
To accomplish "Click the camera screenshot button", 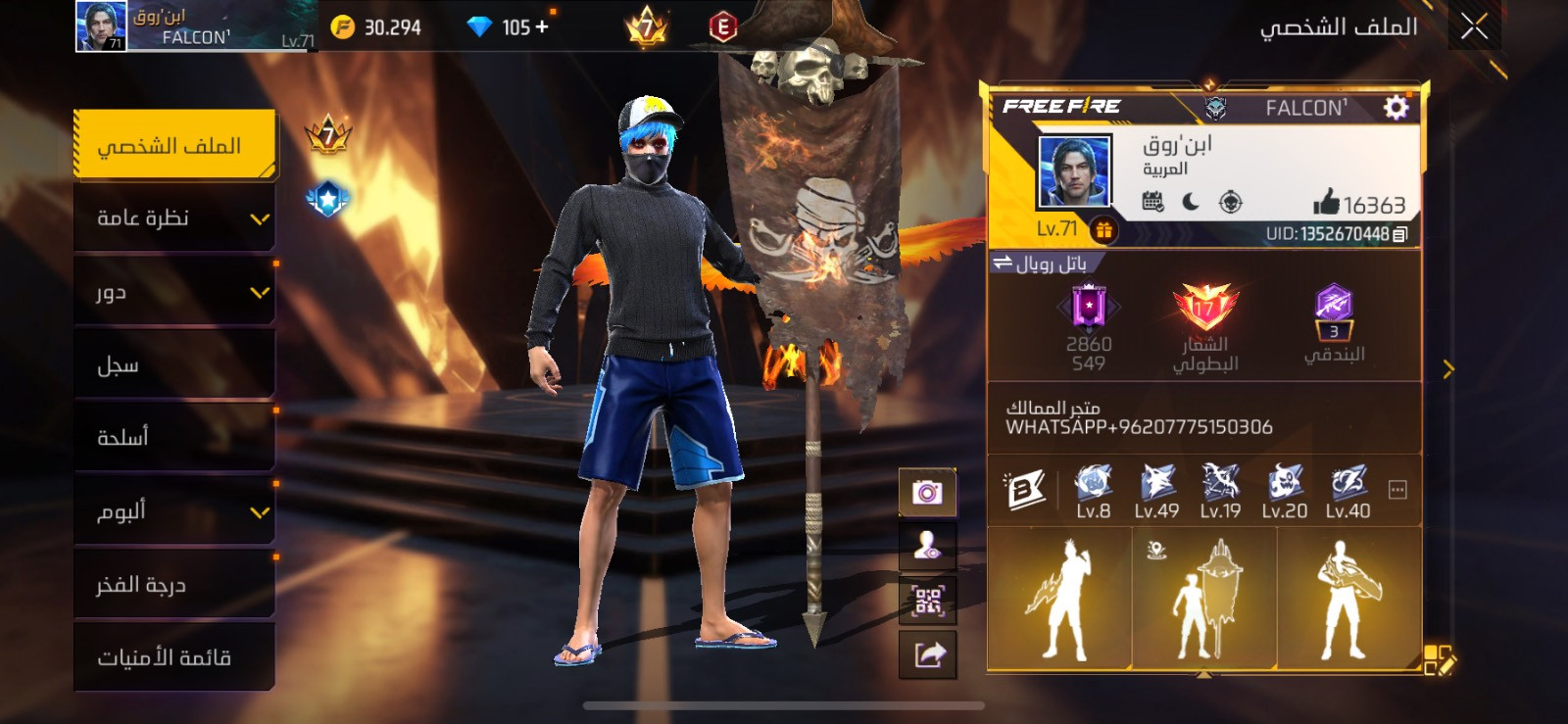I will (927, 492).
